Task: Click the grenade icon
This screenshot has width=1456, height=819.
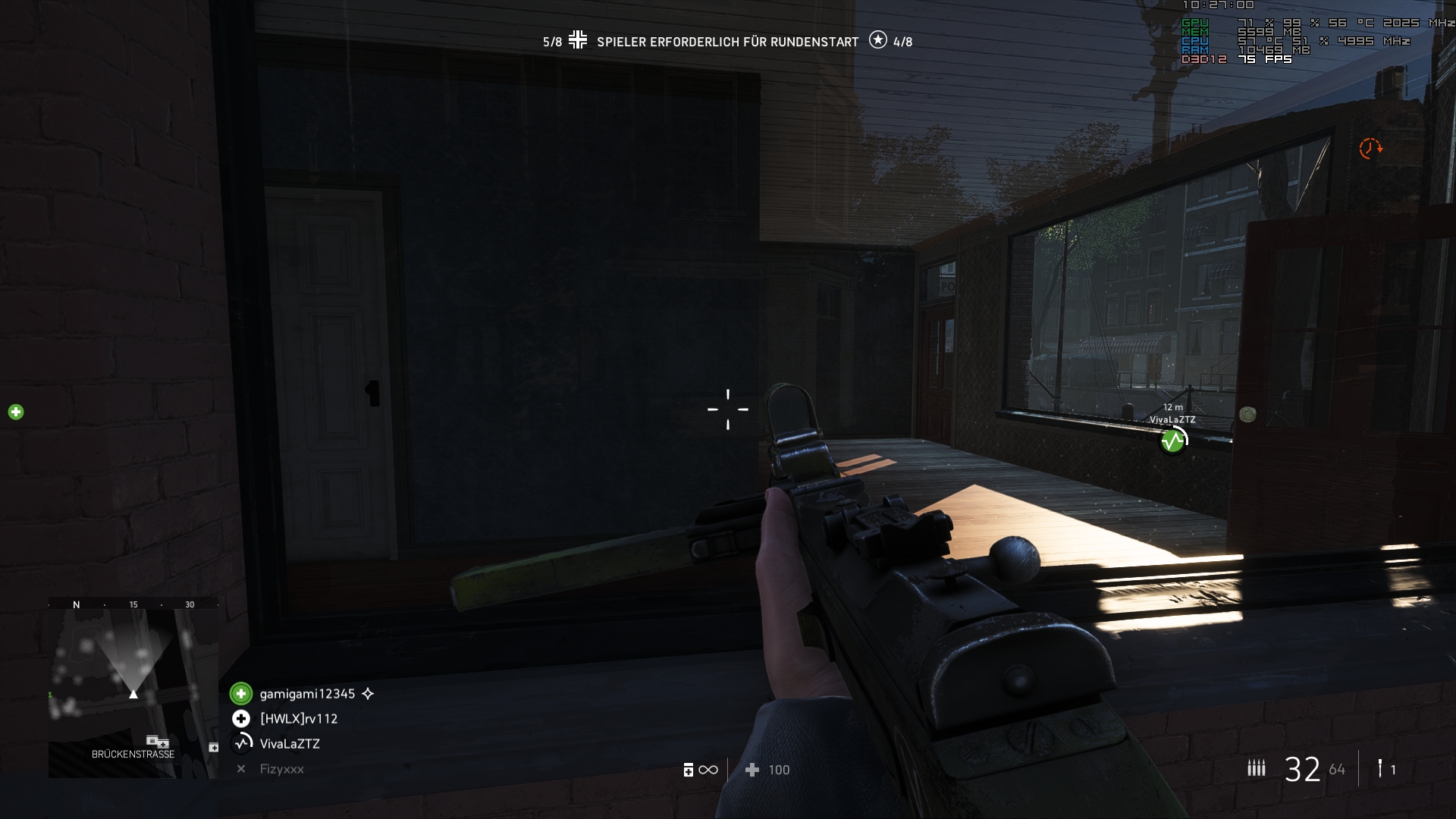Action: (1380, 769)
